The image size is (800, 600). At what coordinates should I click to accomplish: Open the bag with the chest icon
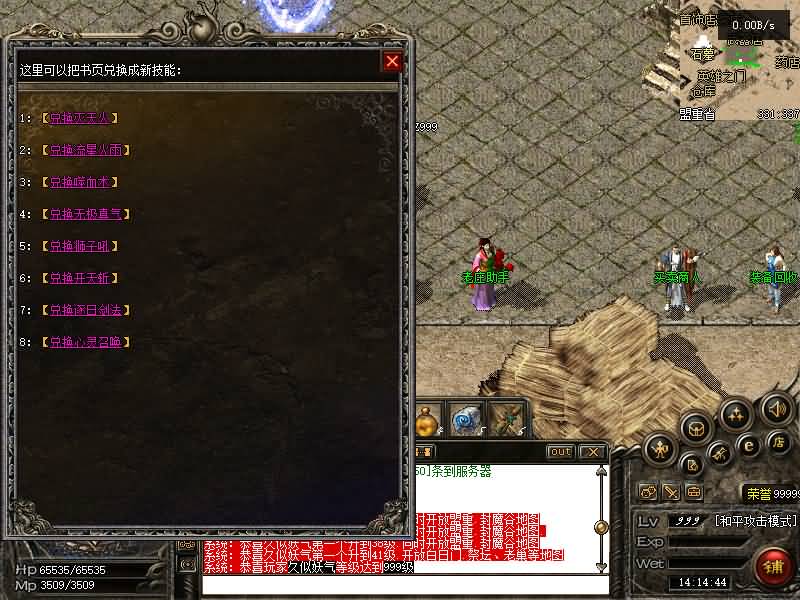[x=696, y=428]
